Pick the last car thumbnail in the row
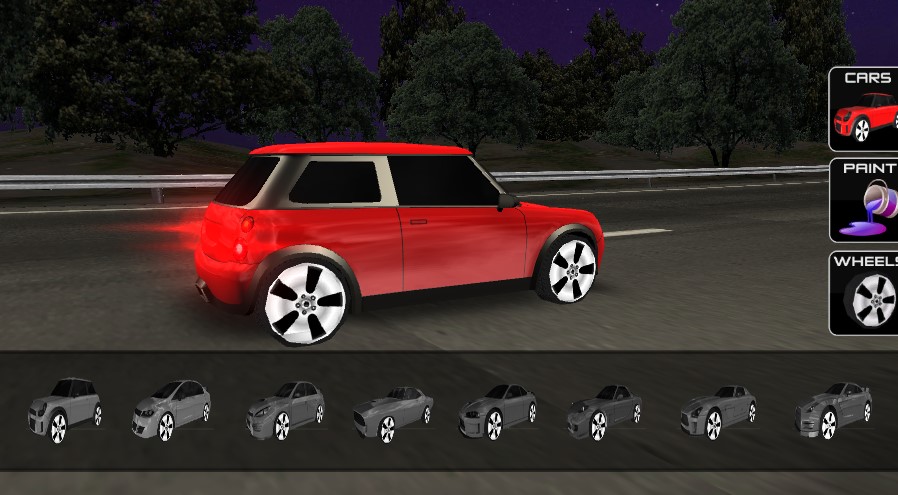Image resolution: width=898 pixels, height=495 pixels. pos(833,408)
